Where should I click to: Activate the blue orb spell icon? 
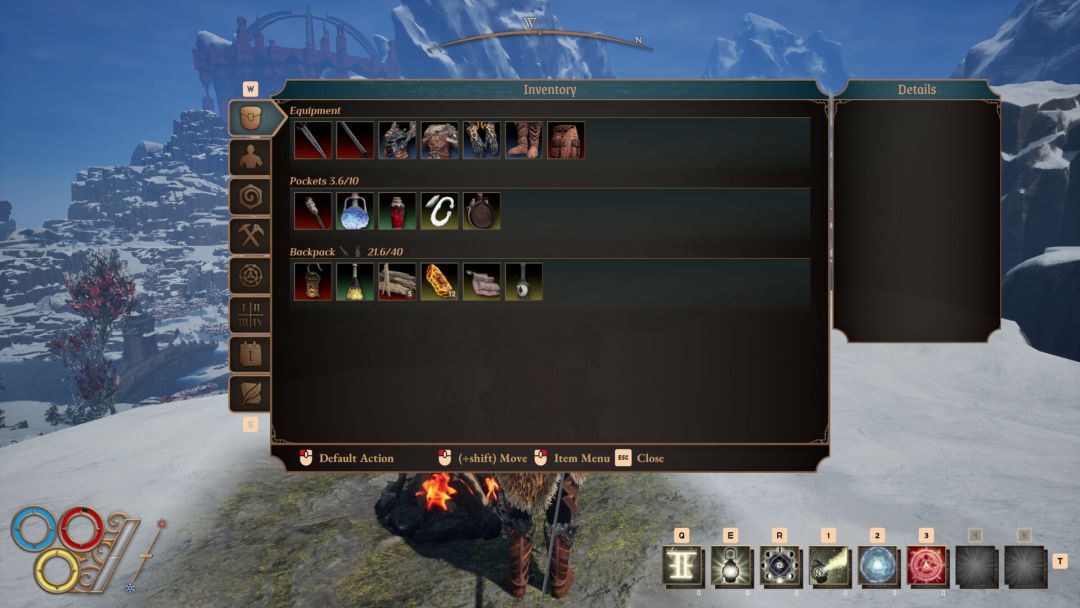[x=879, y=566]
